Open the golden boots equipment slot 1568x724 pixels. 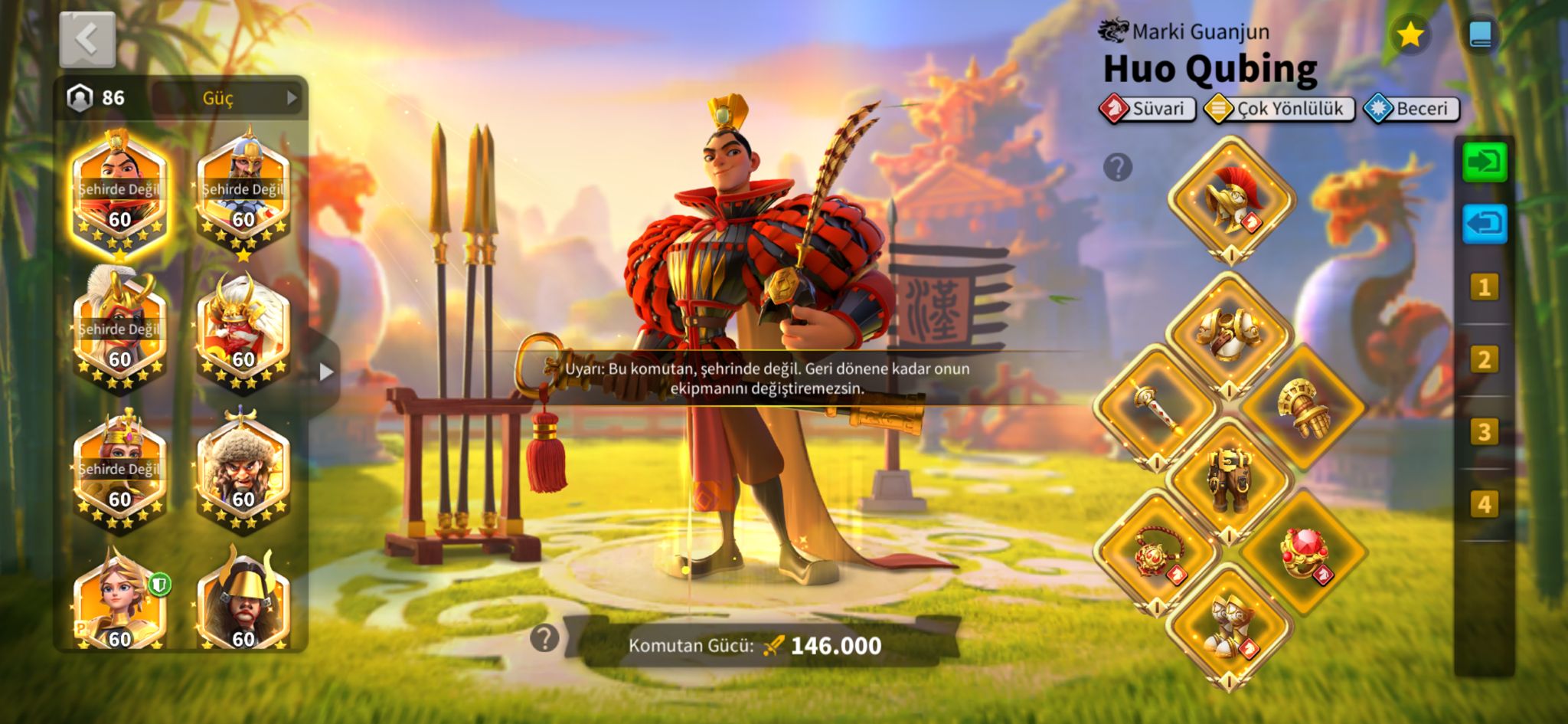tap(1230, 625)
